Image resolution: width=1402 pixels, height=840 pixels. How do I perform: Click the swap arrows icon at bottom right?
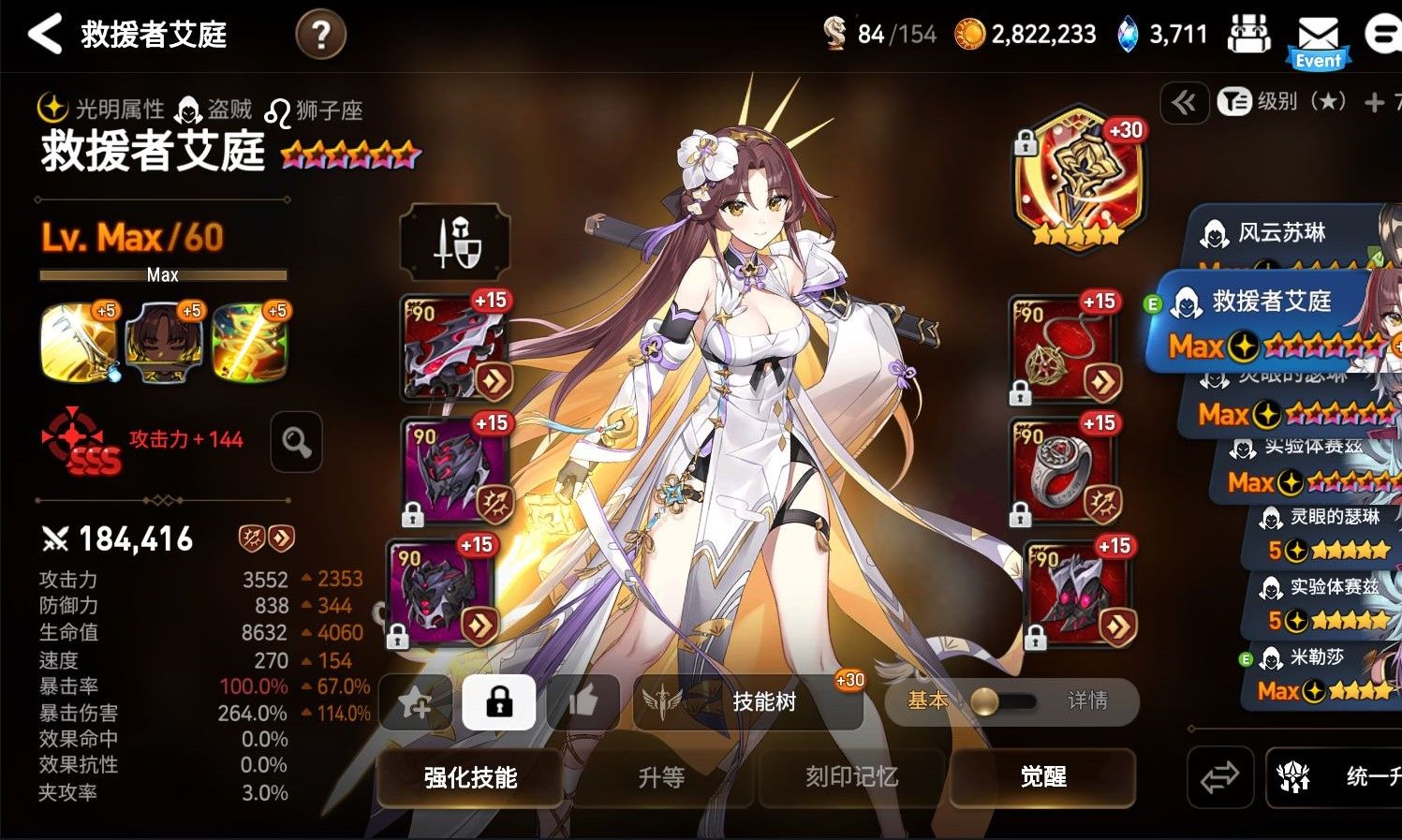point(1219,778)
